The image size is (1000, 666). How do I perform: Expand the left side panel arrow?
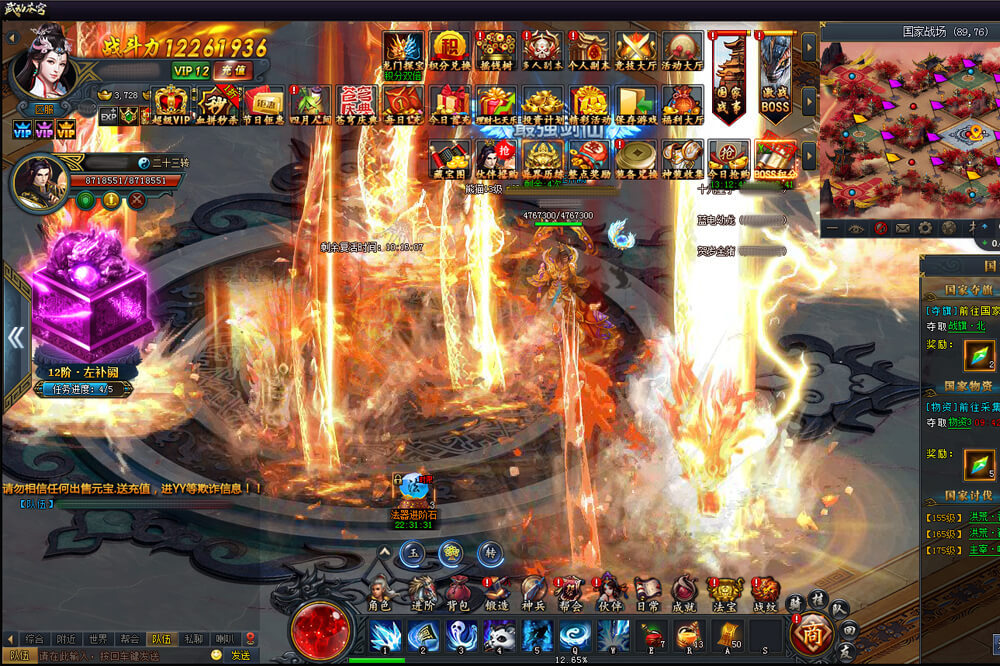(x=16, y=337)
